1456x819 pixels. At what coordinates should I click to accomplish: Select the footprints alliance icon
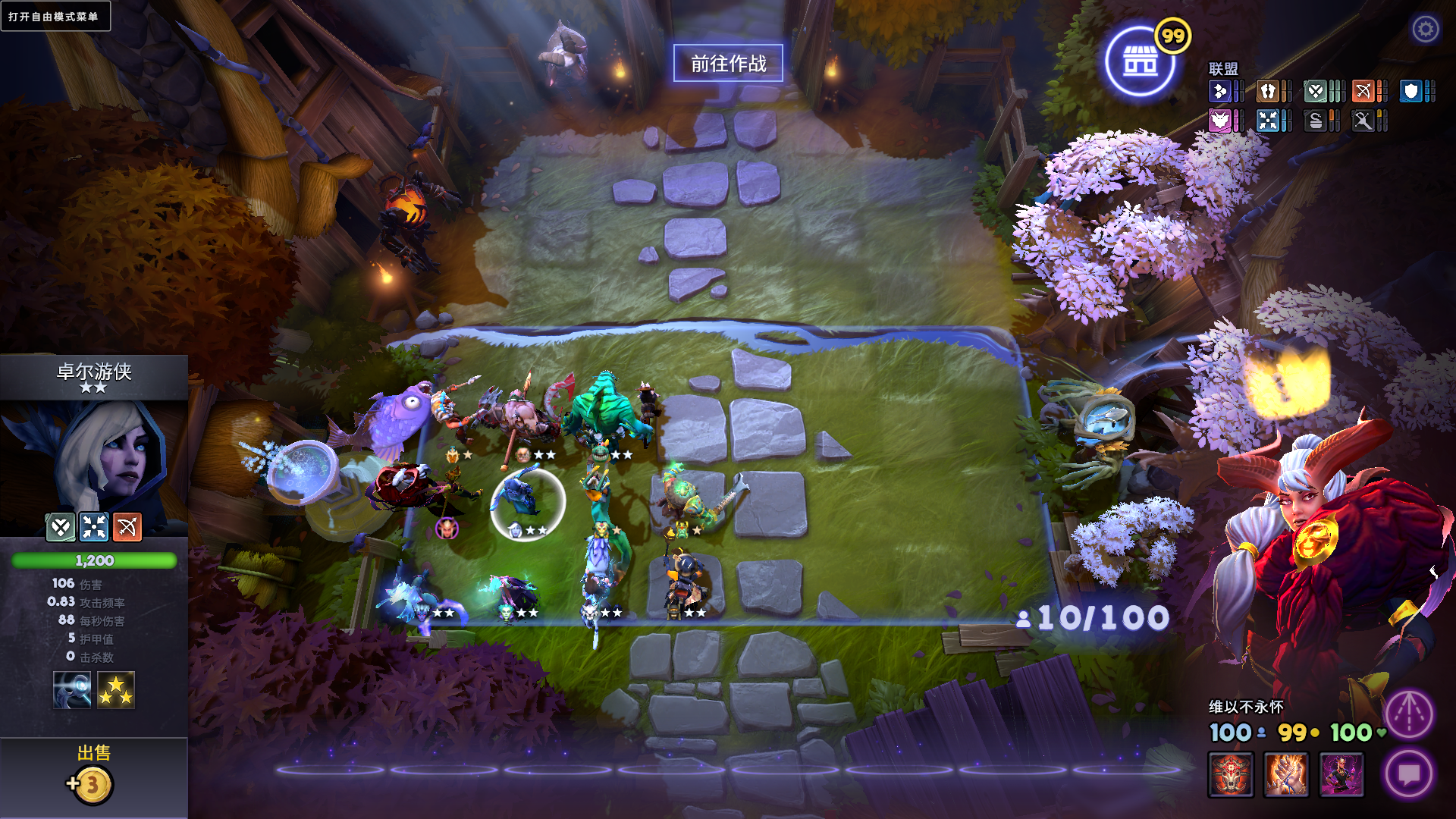pos(1267,92)
